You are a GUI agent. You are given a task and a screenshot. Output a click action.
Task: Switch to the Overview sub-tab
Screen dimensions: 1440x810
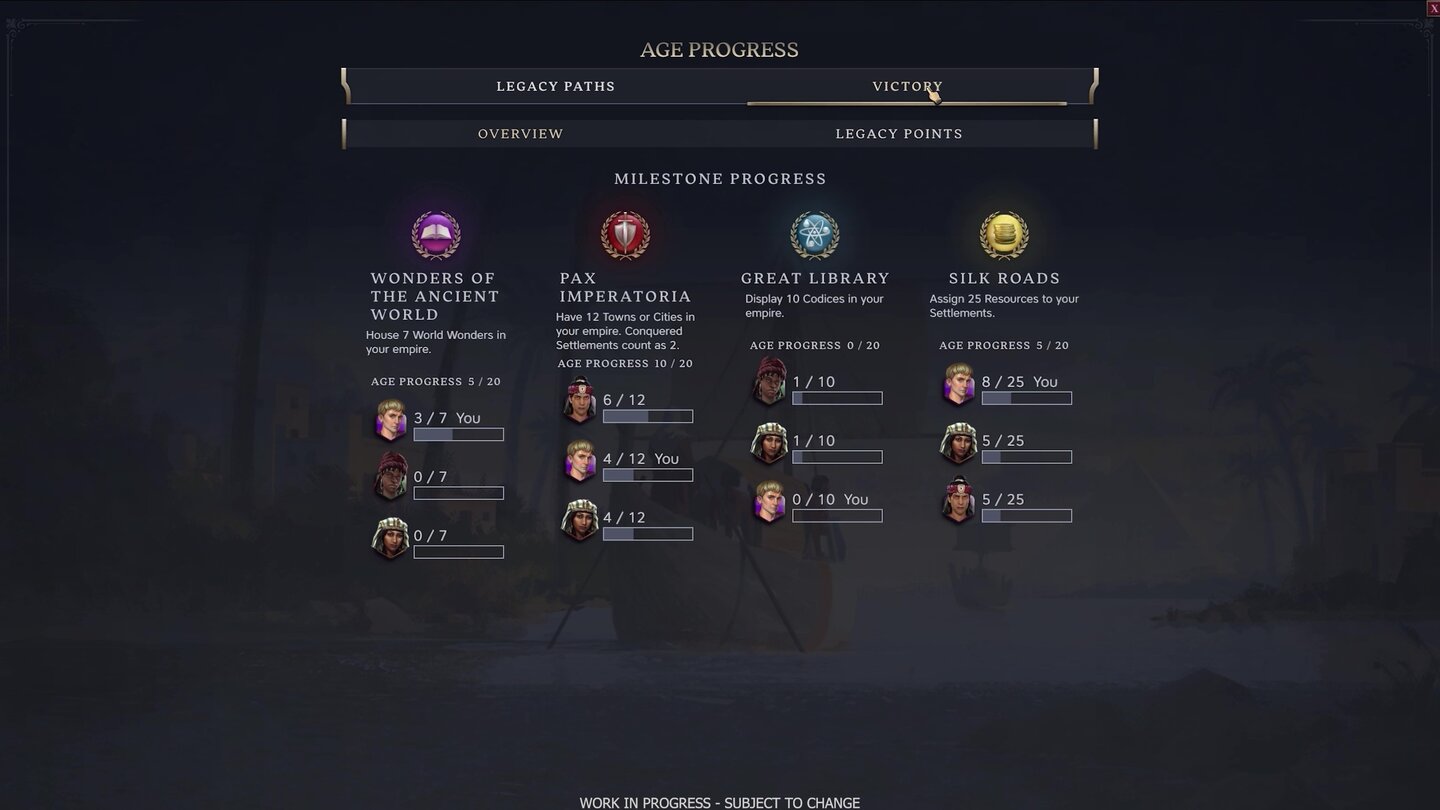click(520, 133)
